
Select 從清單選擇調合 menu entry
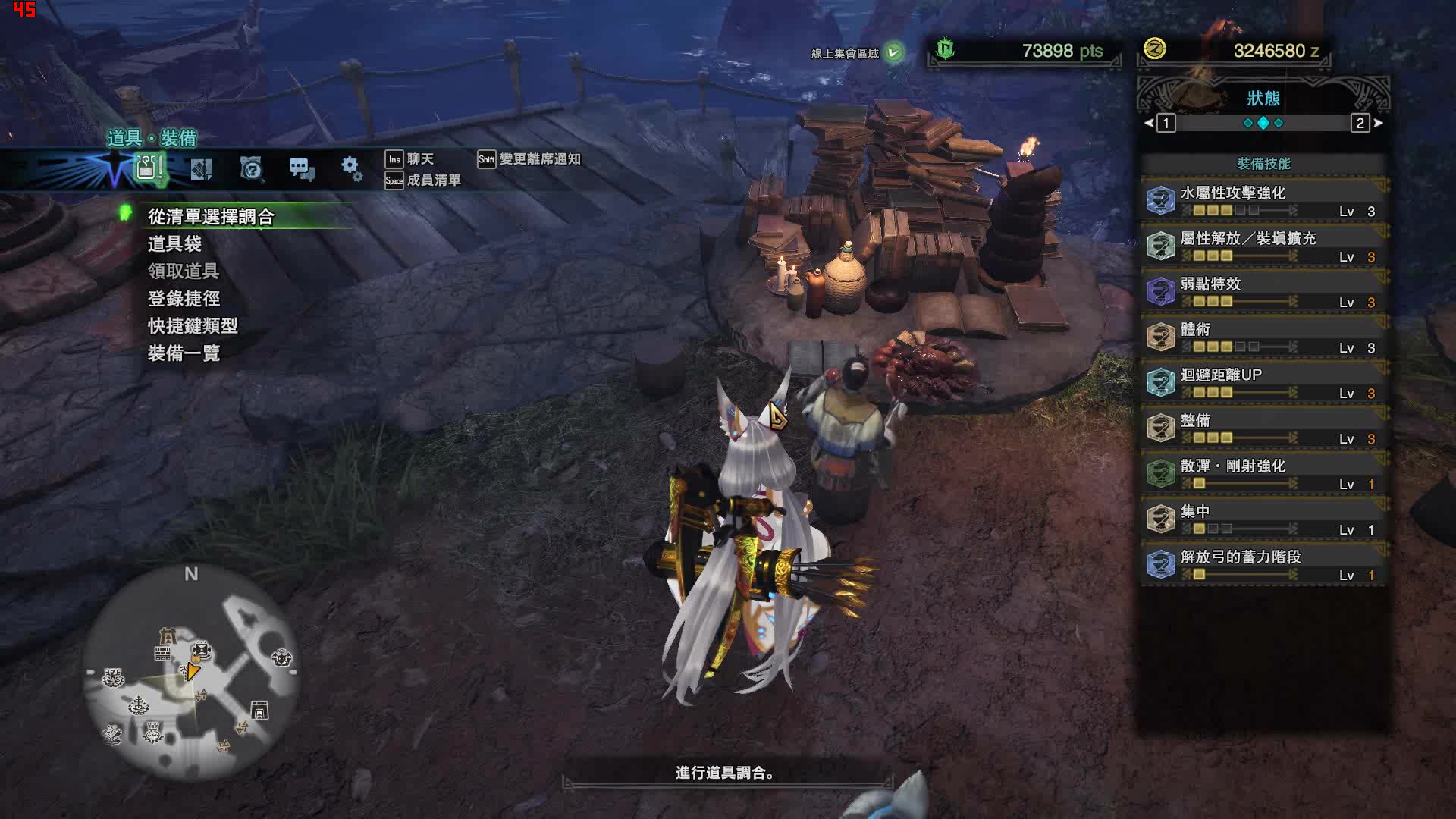[211, 217]
